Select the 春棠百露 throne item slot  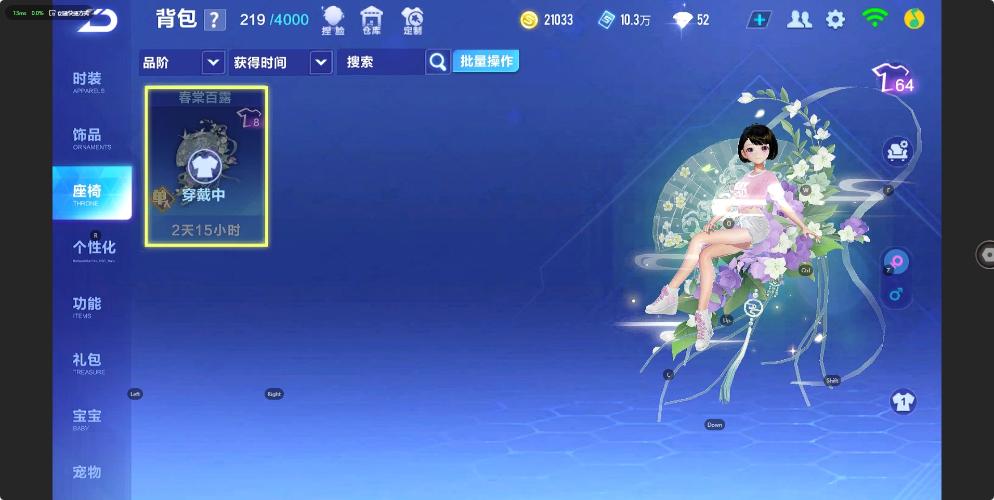tap(206, 166)
